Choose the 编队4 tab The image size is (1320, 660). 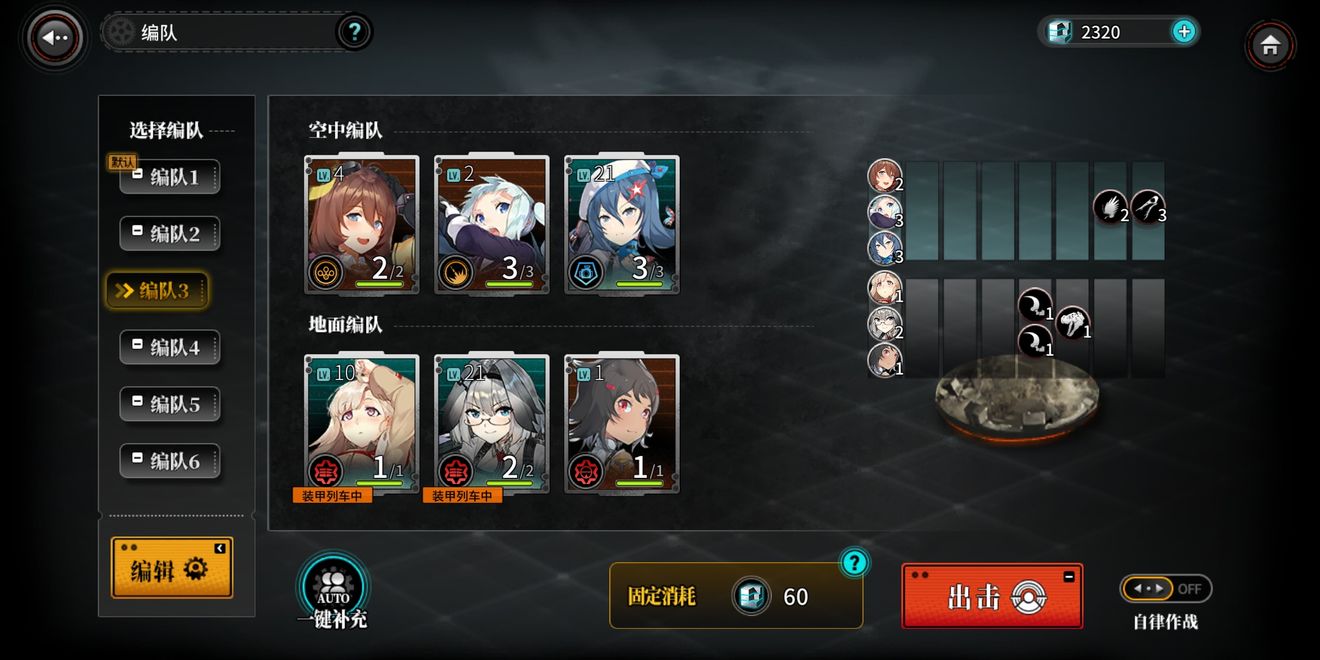pyautogui.click(x=170, y=348)
